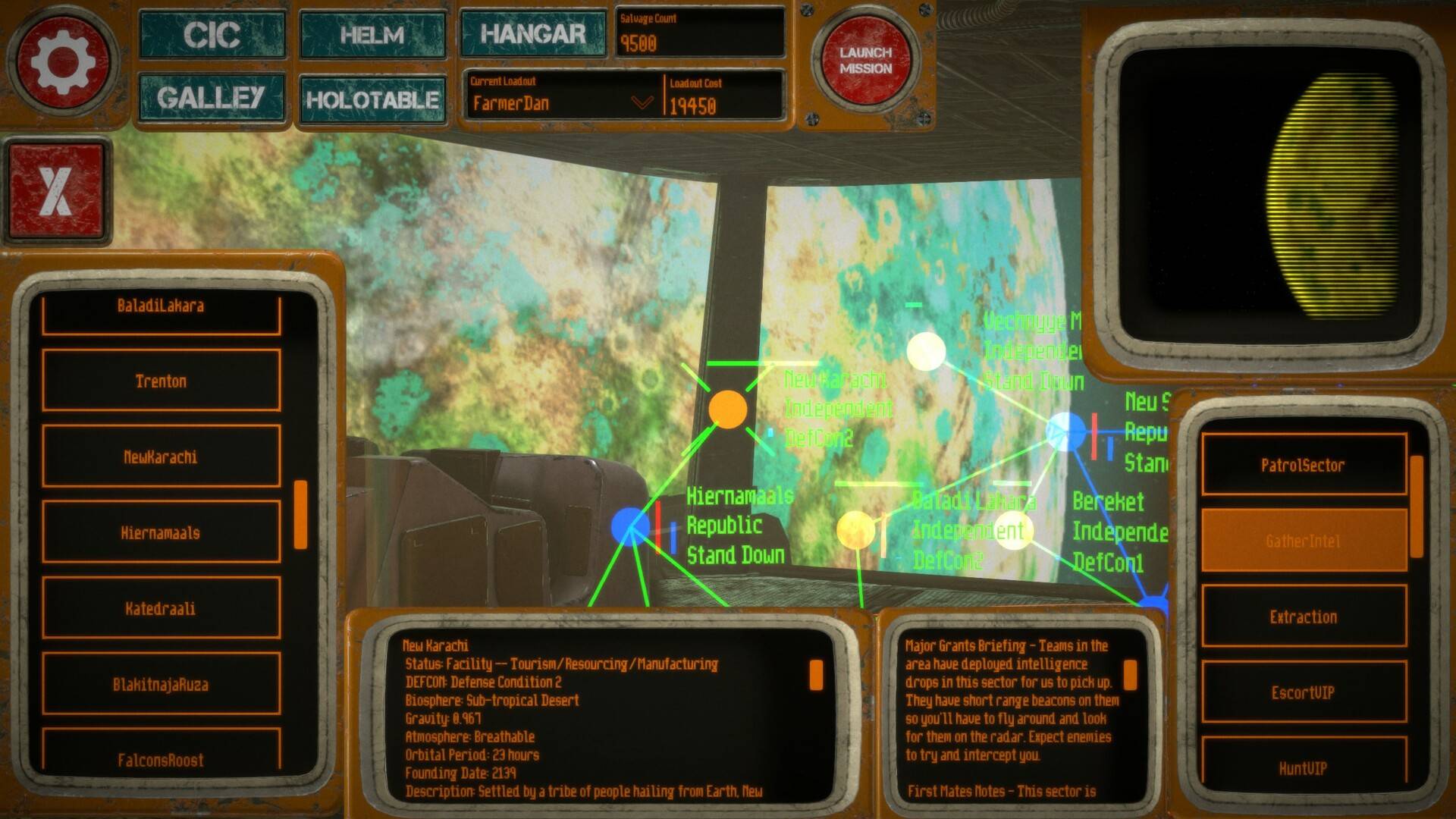Image resolution: width=1456 pixels, height=819 pixels.
Task: Select the GatherIntel mission type
Action: coord(1303,541)
